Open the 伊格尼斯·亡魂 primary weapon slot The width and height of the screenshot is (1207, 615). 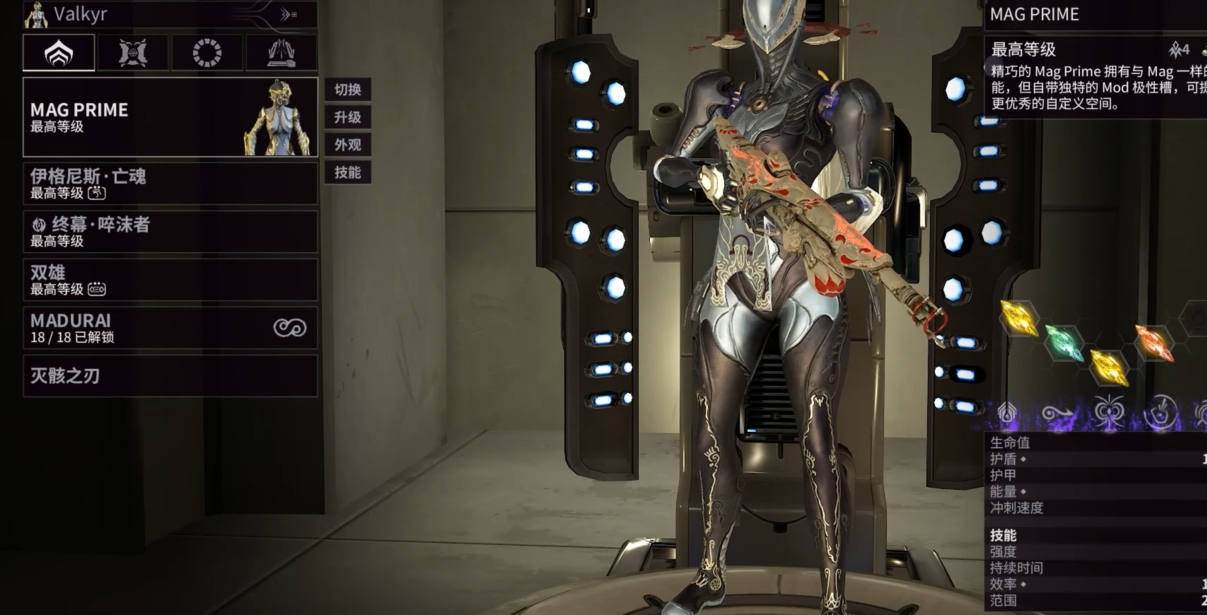[x=170, y=184]
